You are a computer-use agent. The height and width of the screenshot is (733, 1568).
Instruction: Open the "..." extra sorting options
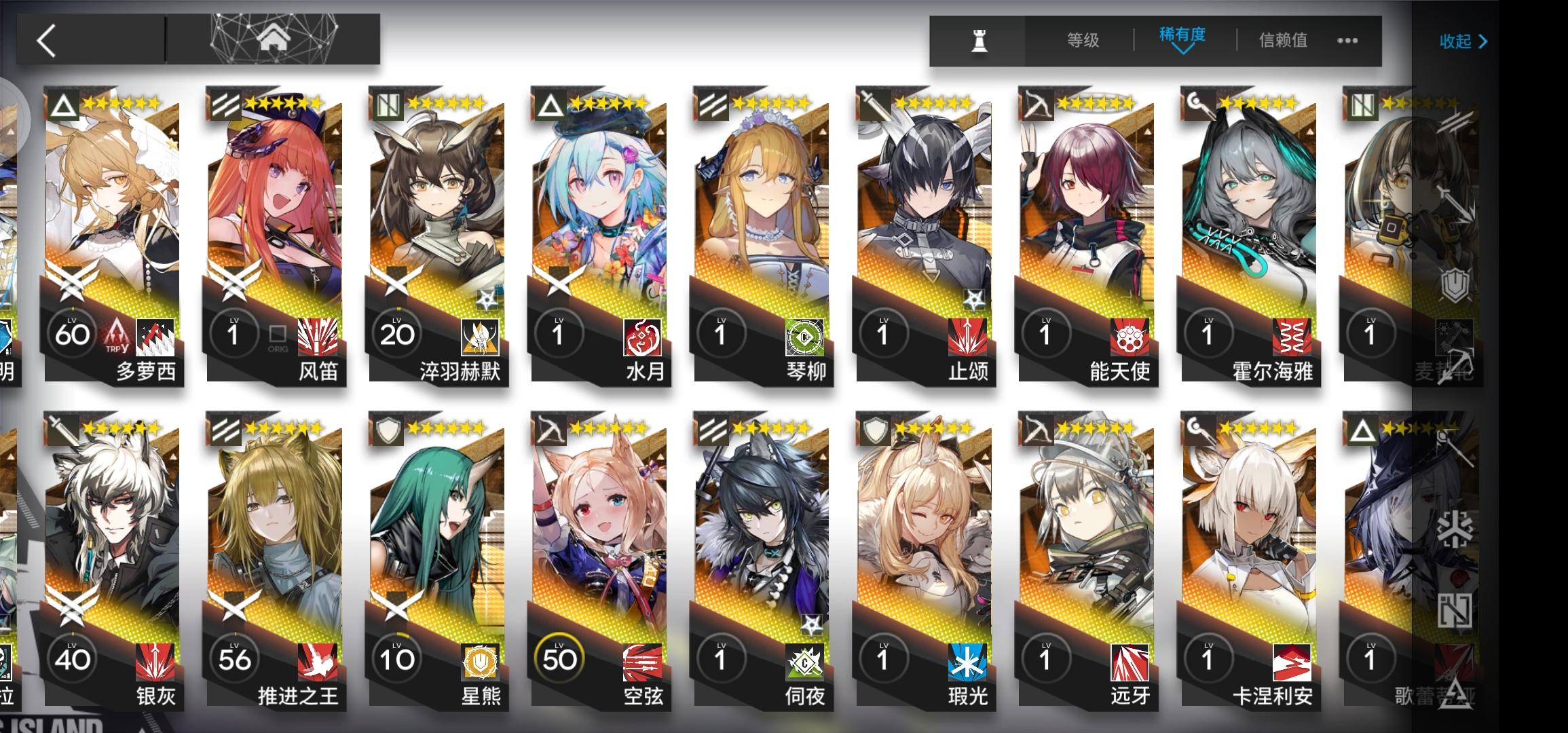(1345, 41)
